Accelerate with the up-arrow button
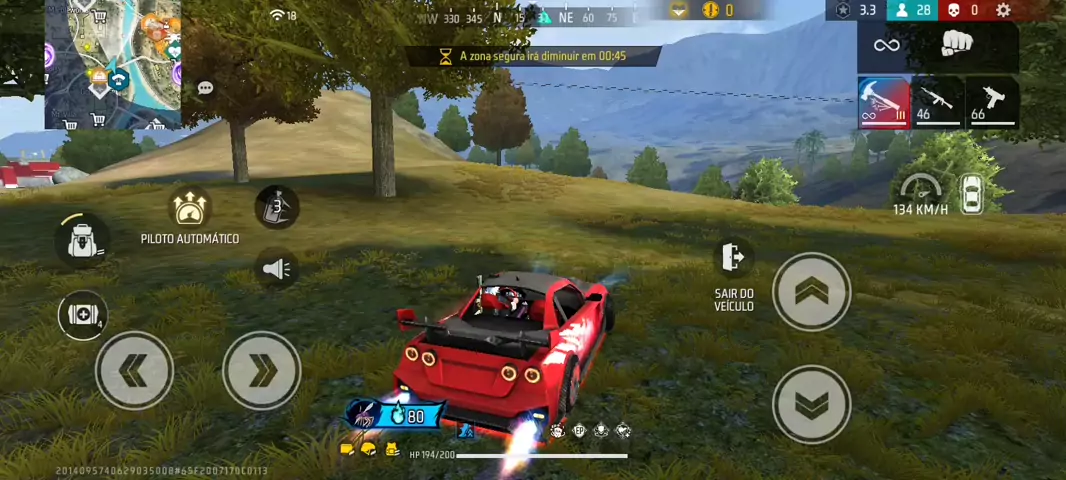The width and height of the screenshot is (1066, 480). coord(811,291)
